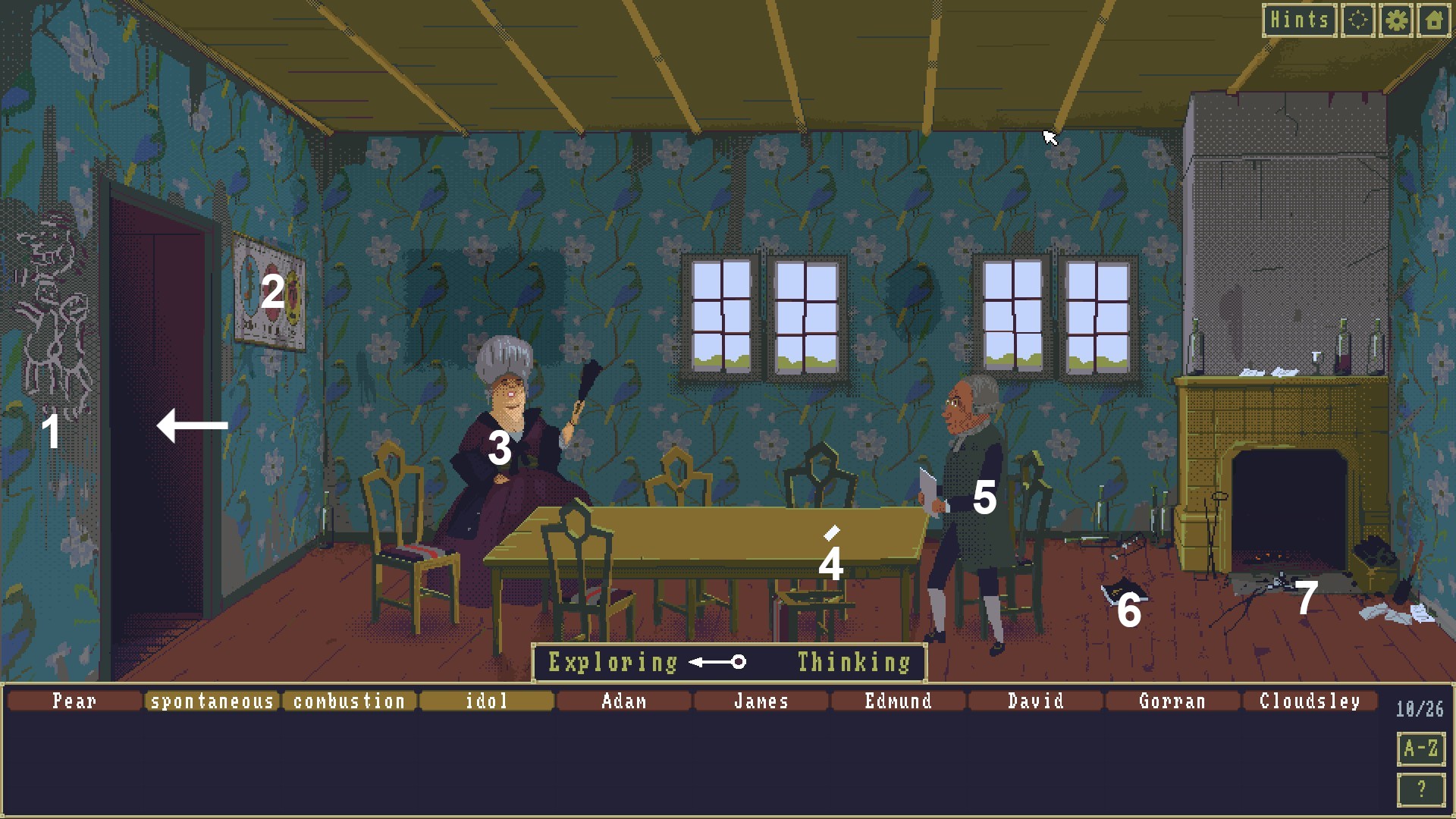The width and height of the screenshot is (1456, 819).
Task: Select the word chip "spontaneous"
Action: tap(213, 701)
